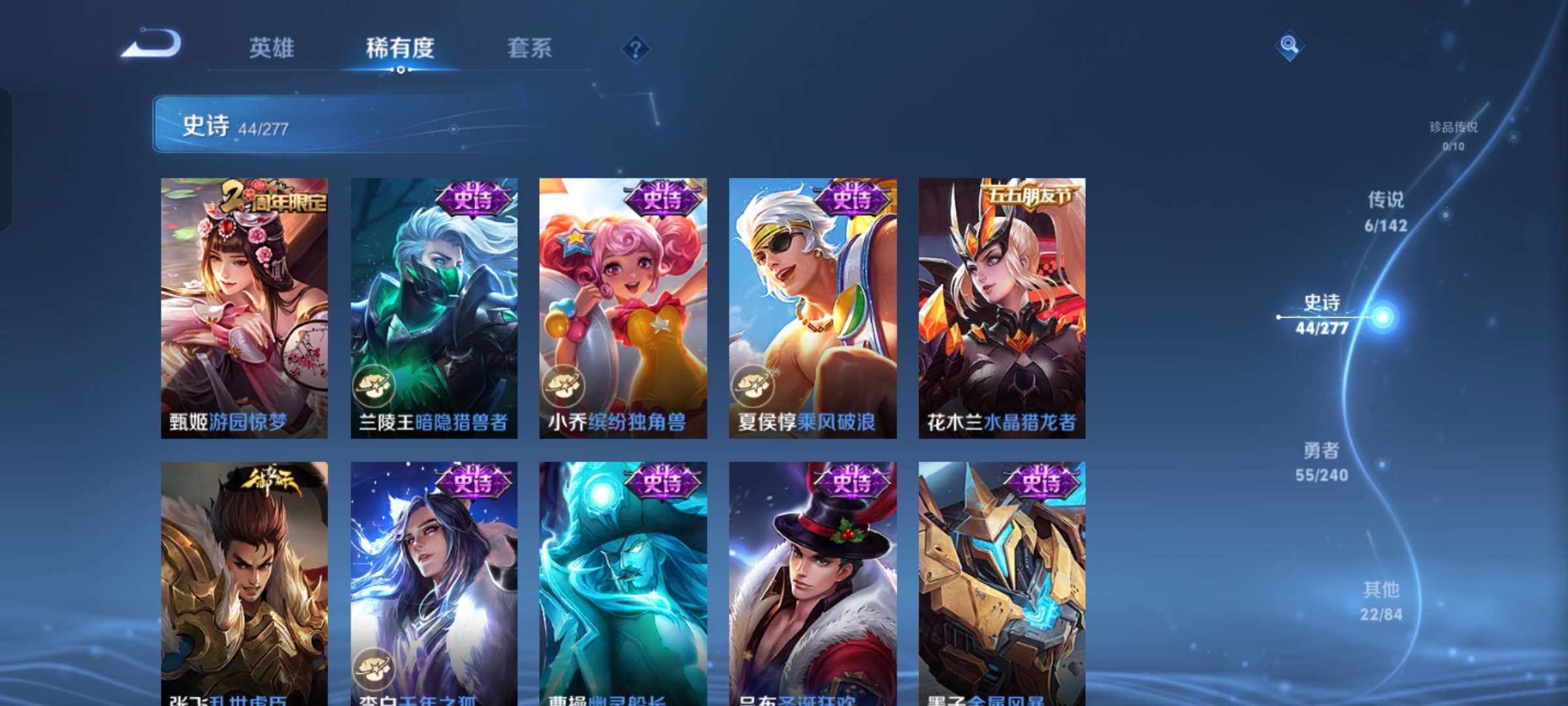1568x706 pixels.
Task: Select the 其他 22/84 category
Action: [x=1380, y=601]
